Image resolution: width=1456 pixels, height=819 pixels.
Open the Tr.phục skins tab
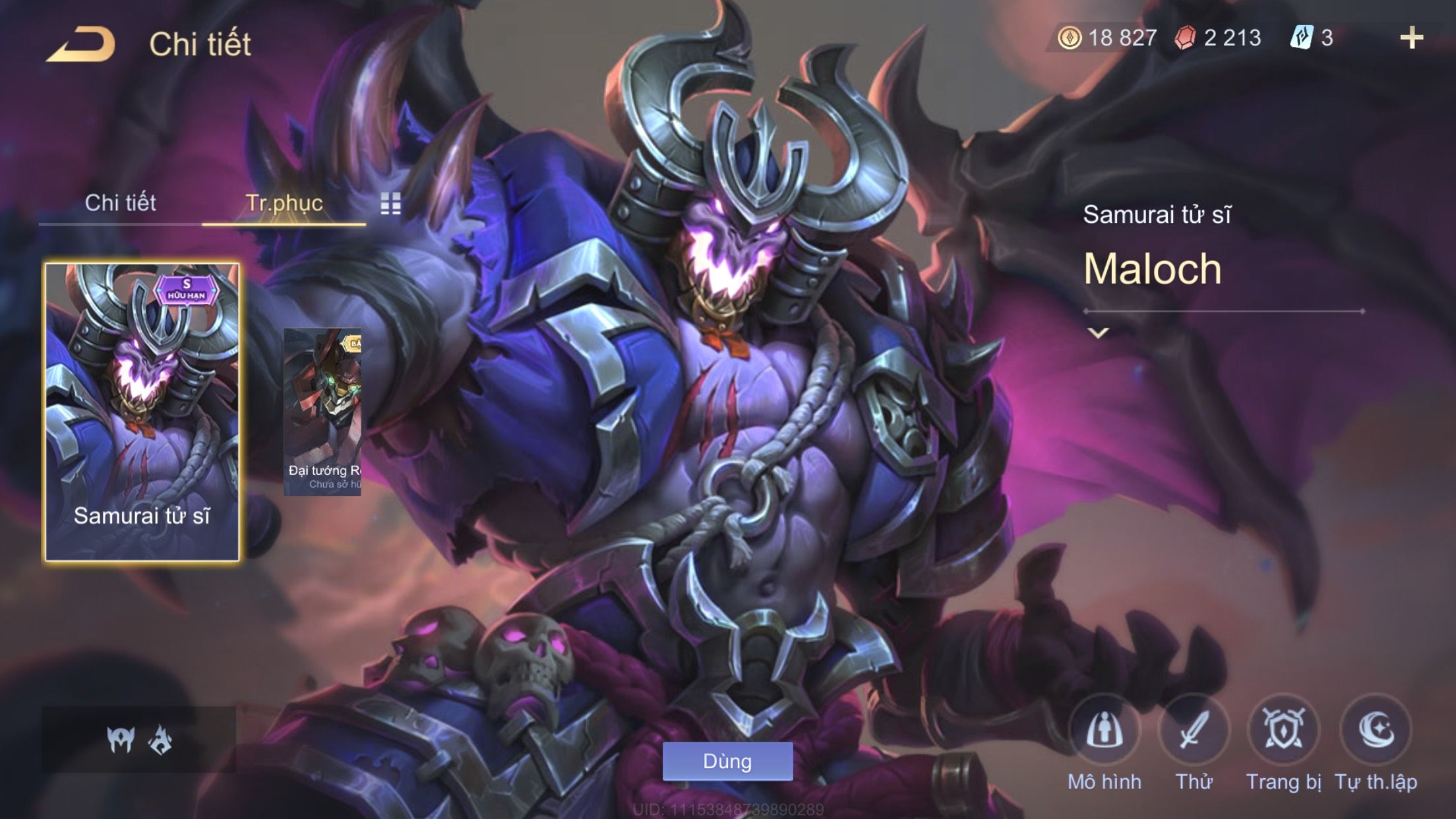coord(284,203)
